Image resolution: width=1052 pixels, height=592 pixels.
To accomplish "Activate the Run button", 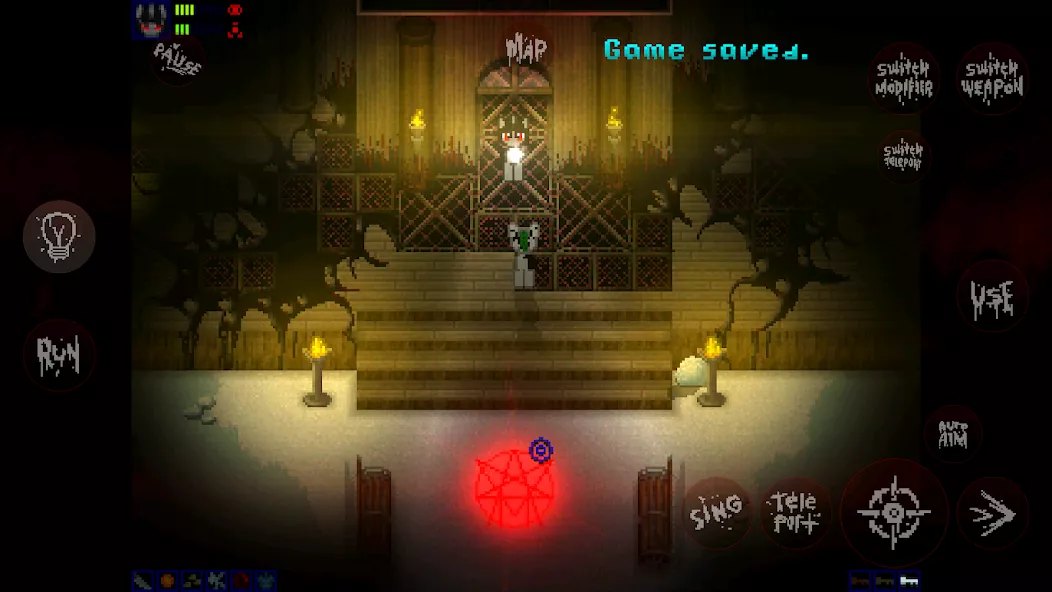I will click(59, 355).
